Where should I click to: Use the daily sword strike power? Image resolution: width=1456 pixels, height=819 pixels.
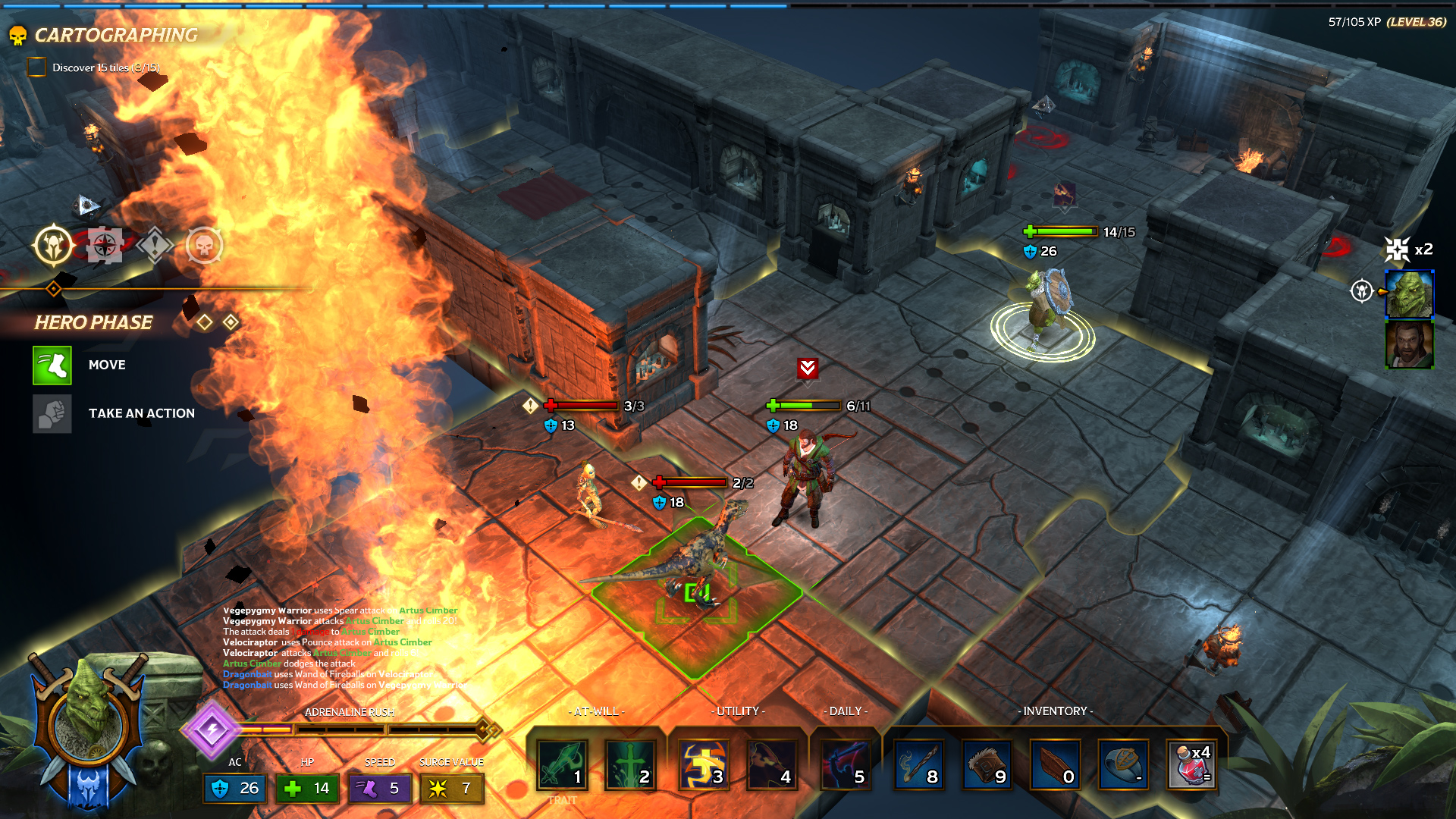point(846,764)
